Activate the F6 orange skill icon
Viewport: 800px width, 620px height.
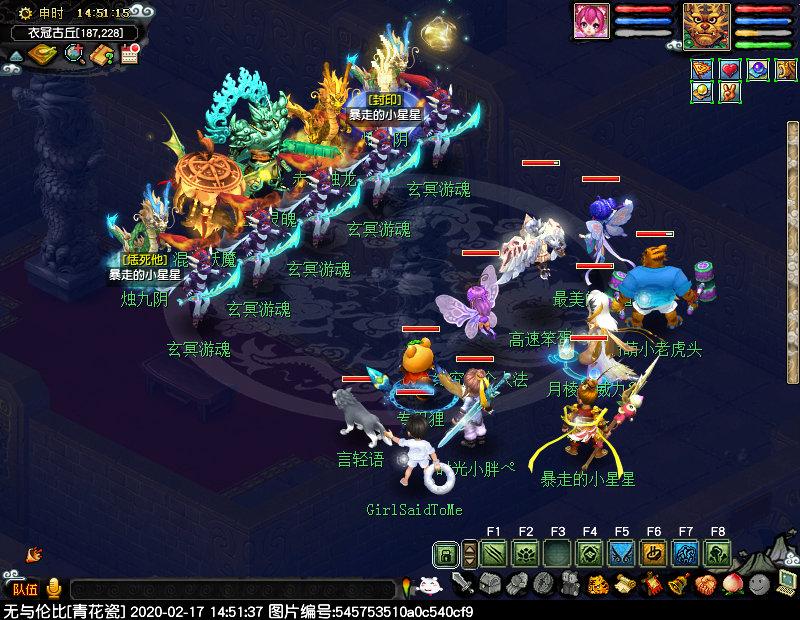pyautogui.click(x=654, y=553)
